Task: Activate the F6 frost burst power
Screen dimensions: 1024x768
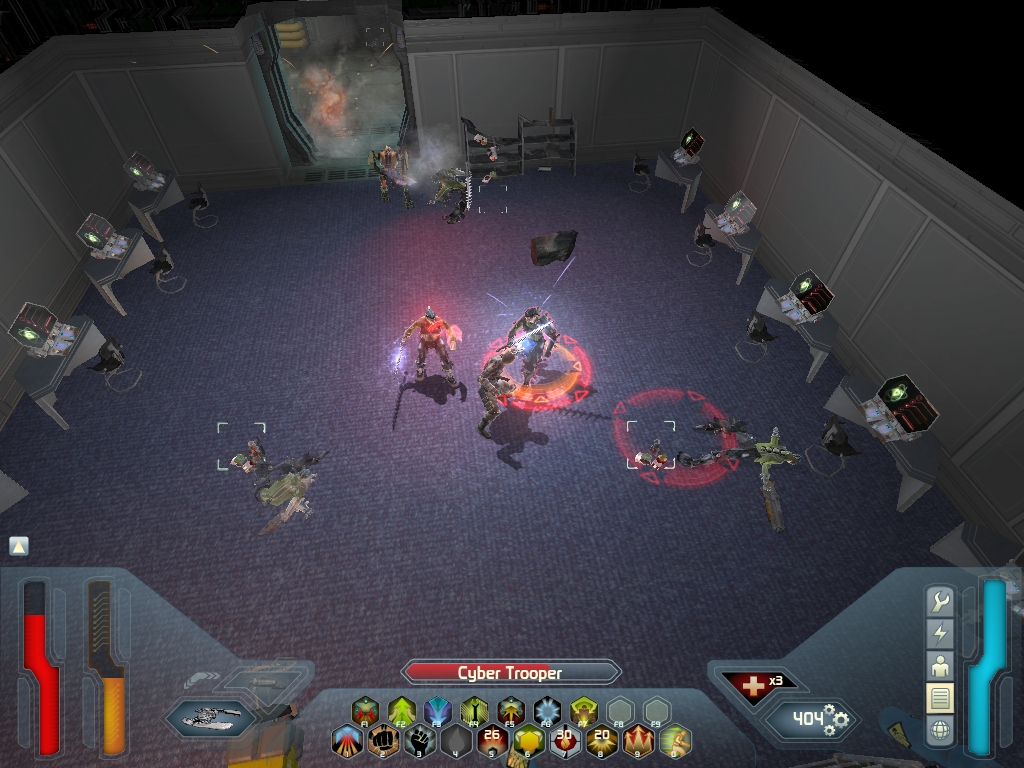Action: (547, 711)
